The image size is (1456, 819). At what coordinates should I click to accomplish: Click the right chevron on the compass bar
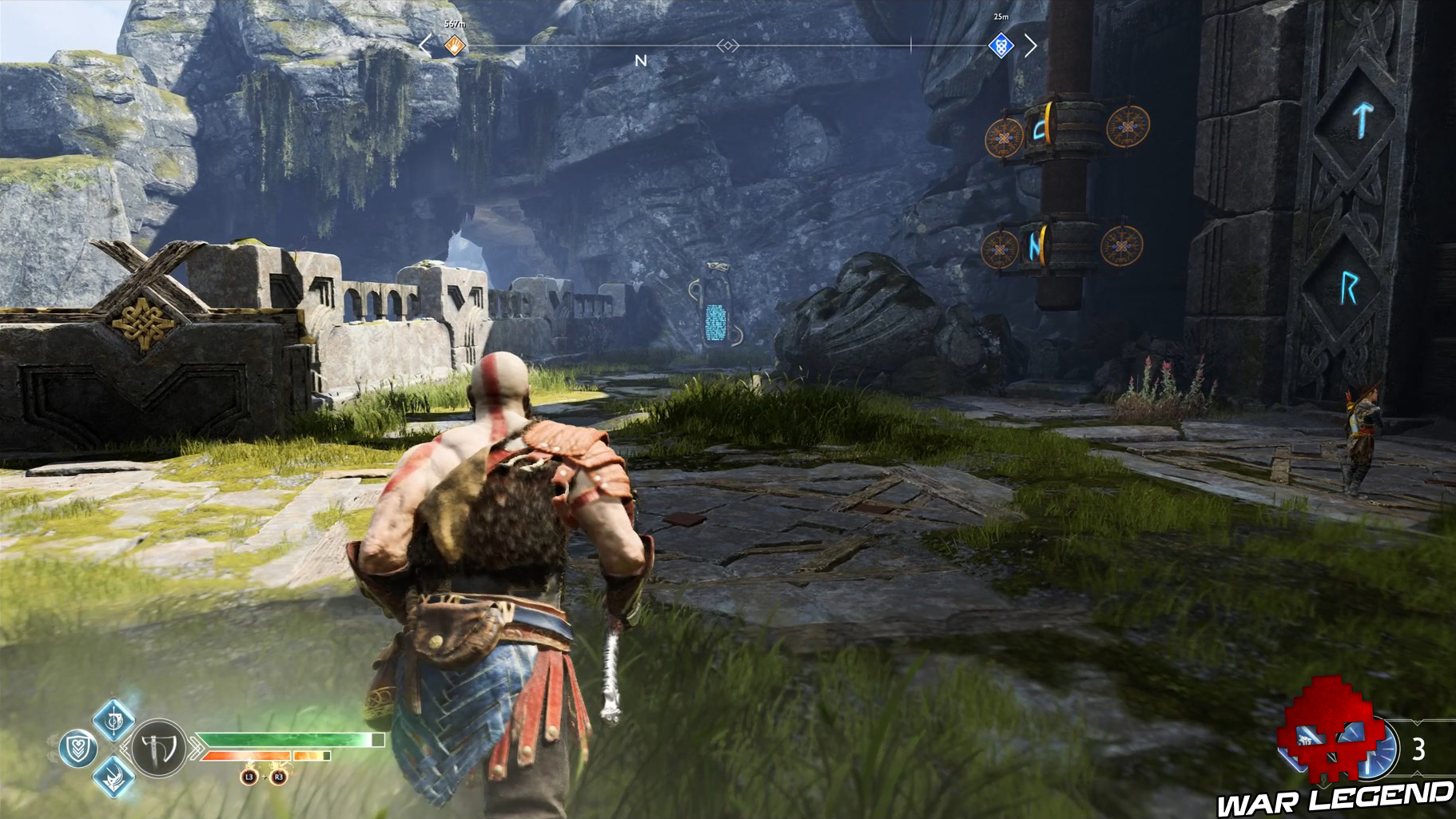pos(1031,46)
